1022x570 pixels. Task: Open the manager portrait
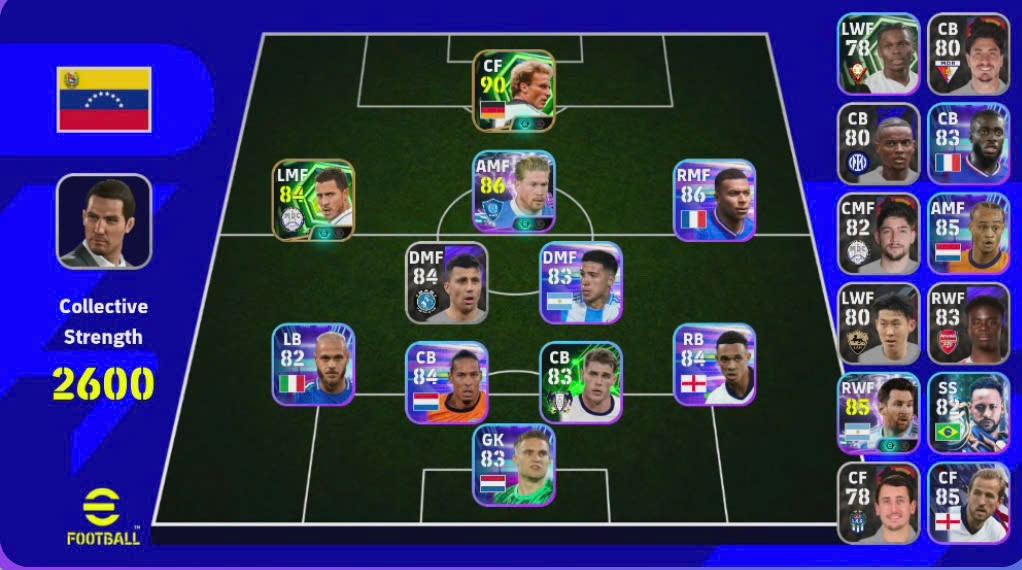104,222
